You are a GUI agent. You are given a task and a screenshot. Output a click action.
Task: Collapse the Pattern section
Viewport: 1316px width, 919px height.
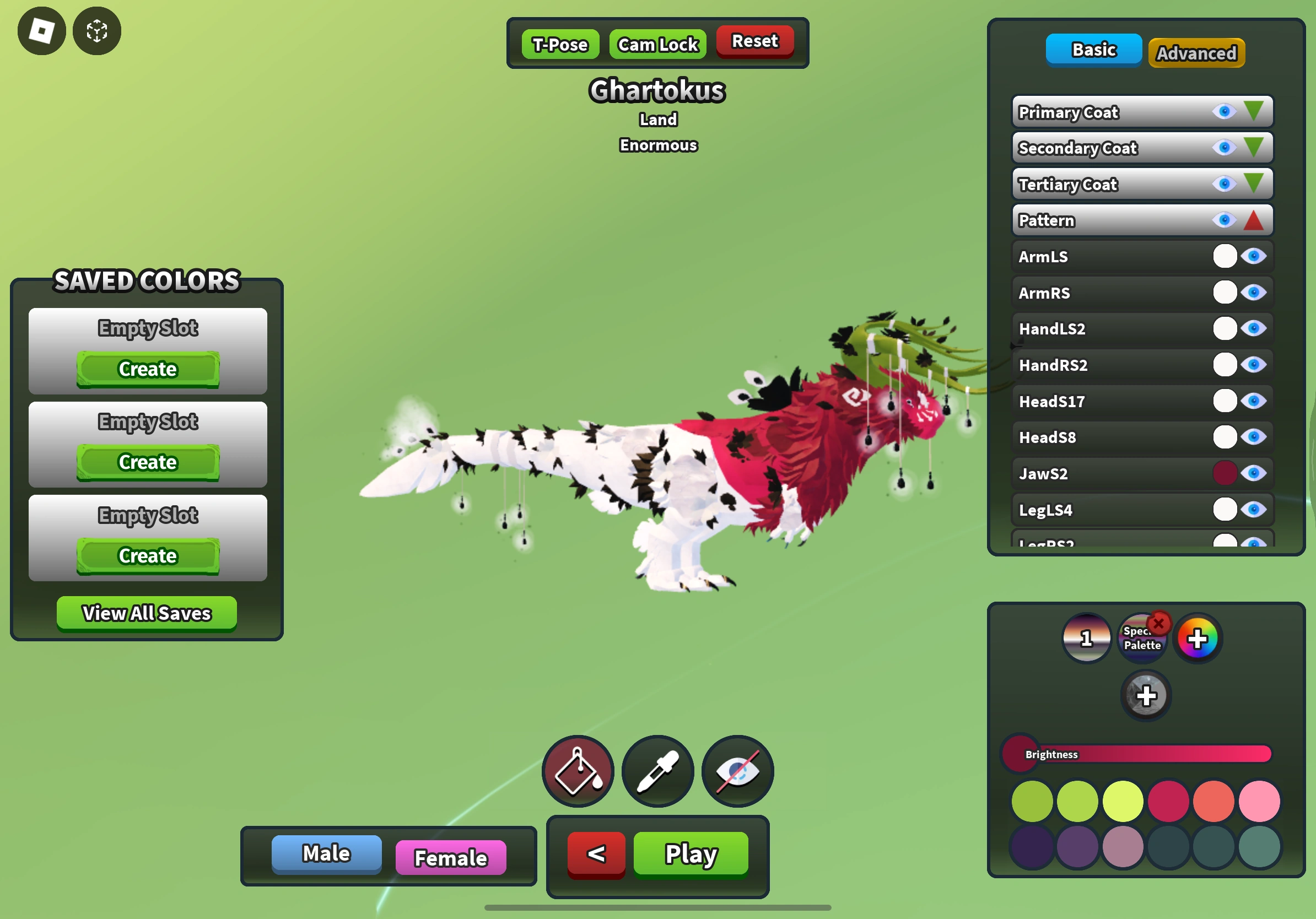pyautogui.click(x=1254, y=220)
